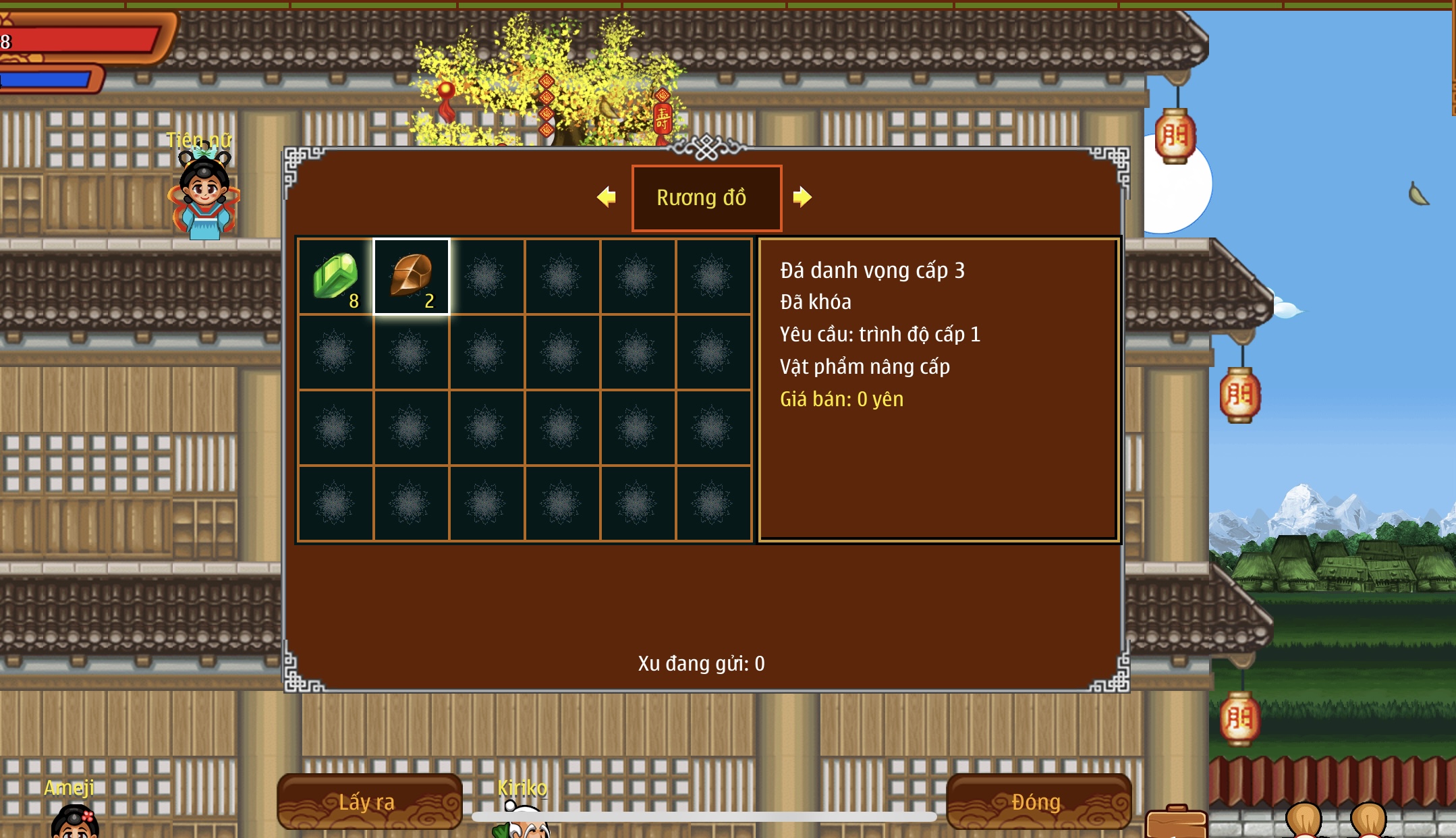Viewport: 1456px width, 838px height.
Task: Go to previous tab with left arrow
Action: (607, 197)
